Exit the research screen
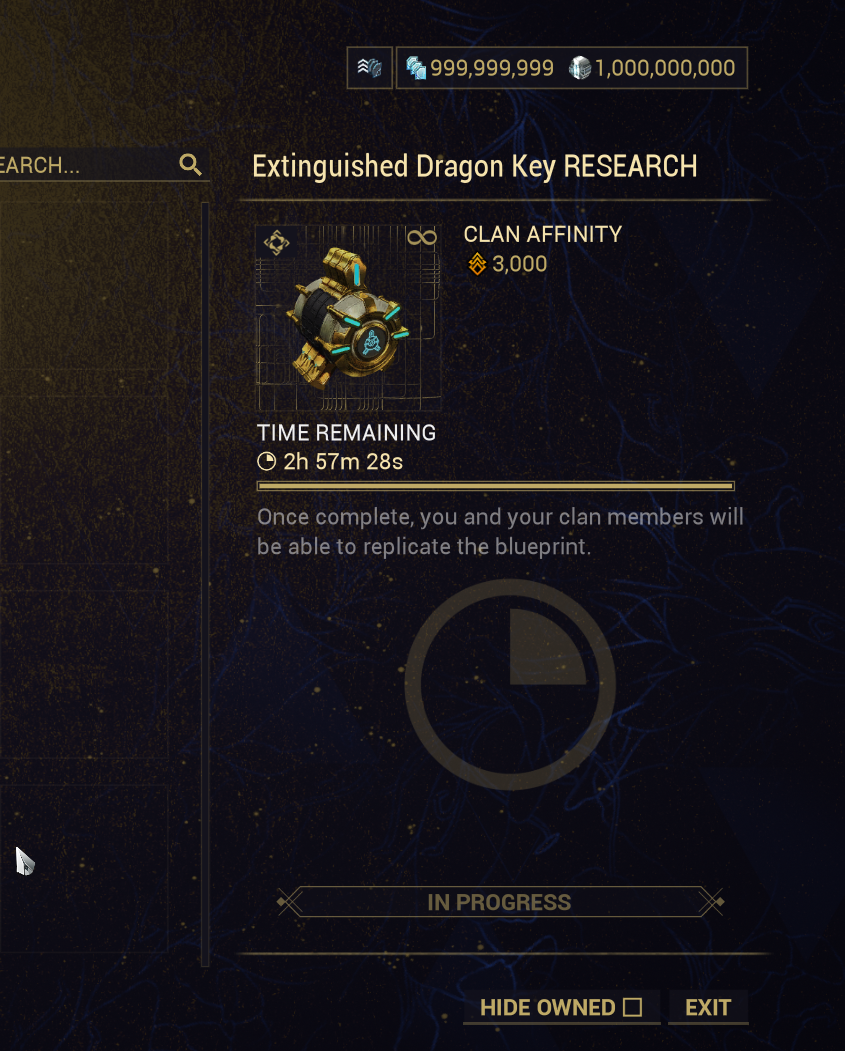Screen dimensions: 845x1051 click(x=708, y=1007)
